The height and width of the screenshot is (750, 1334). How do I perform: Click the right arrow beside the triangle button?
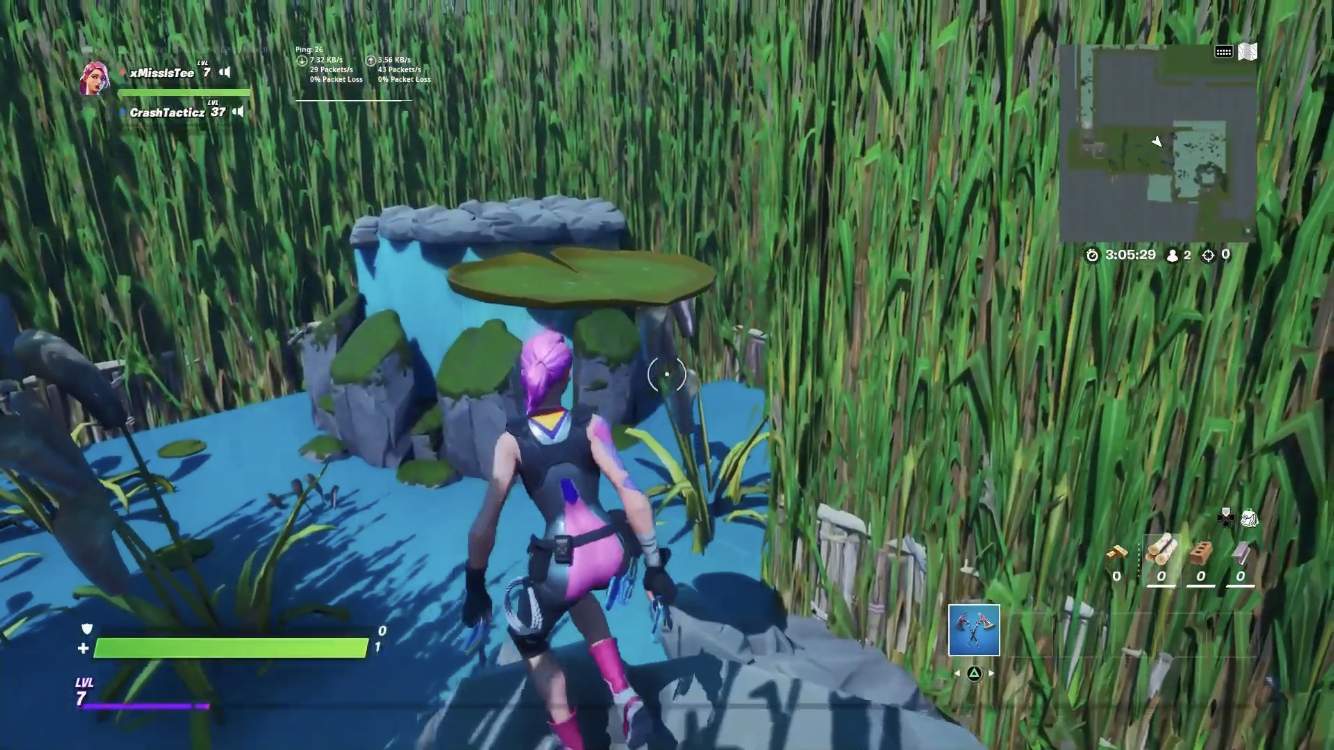(x=991, y=673)
